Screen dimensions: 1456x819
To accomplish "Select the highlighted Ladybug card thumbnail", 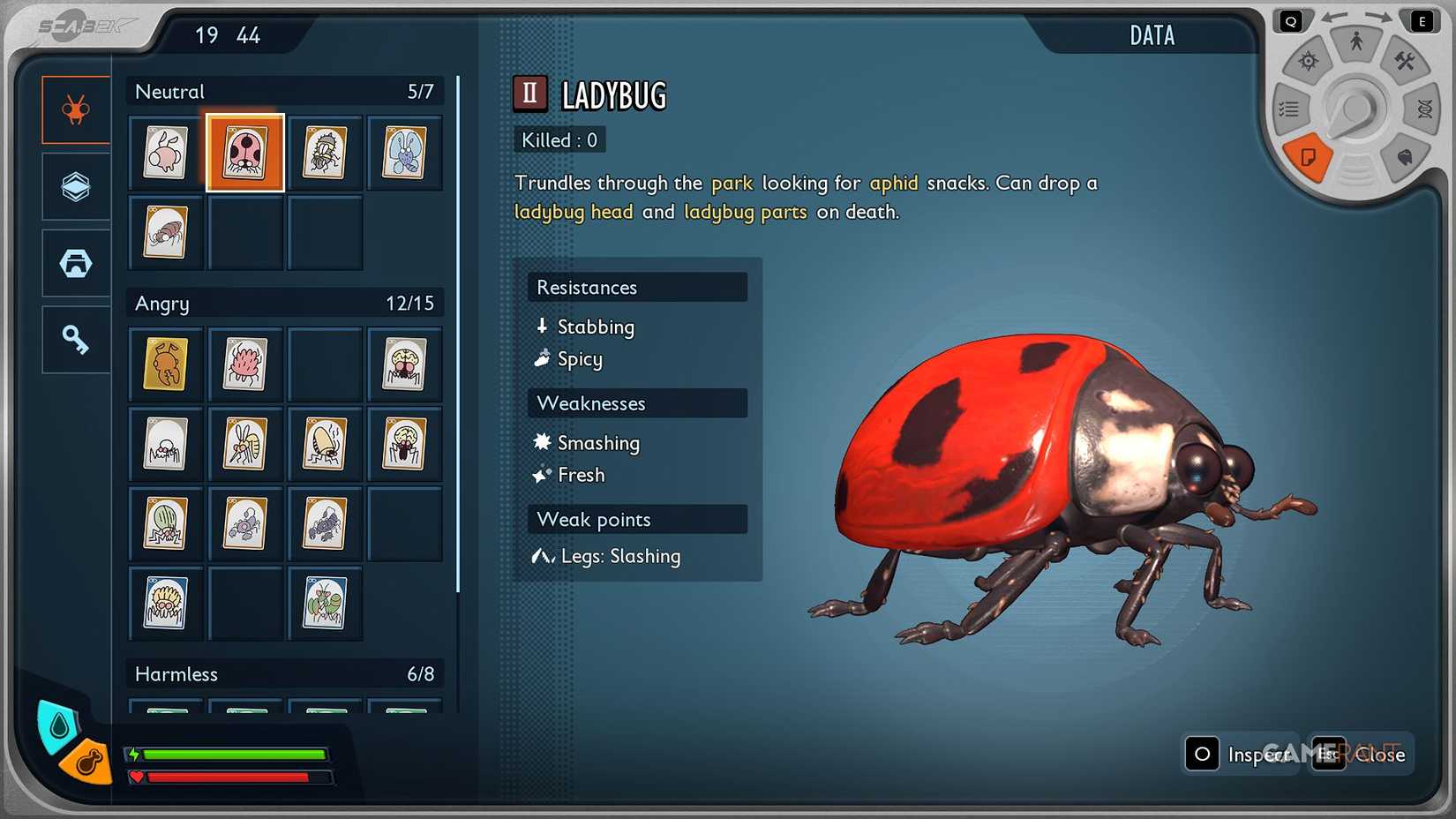I will pos(245,152).
